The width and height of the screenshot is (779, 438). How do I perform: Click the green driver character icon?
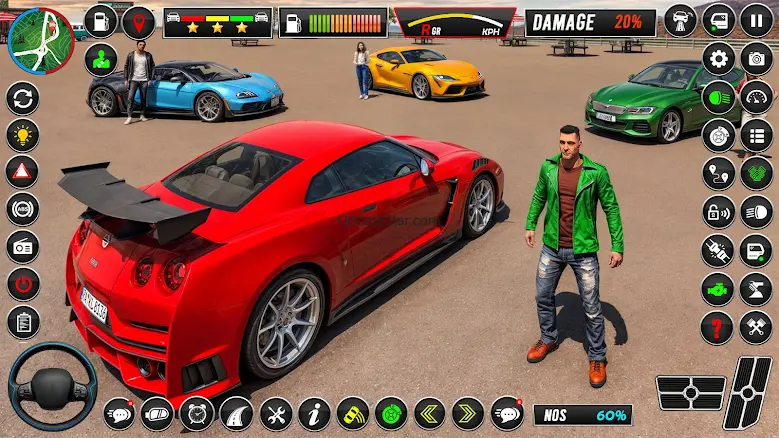tap(101, 59)
